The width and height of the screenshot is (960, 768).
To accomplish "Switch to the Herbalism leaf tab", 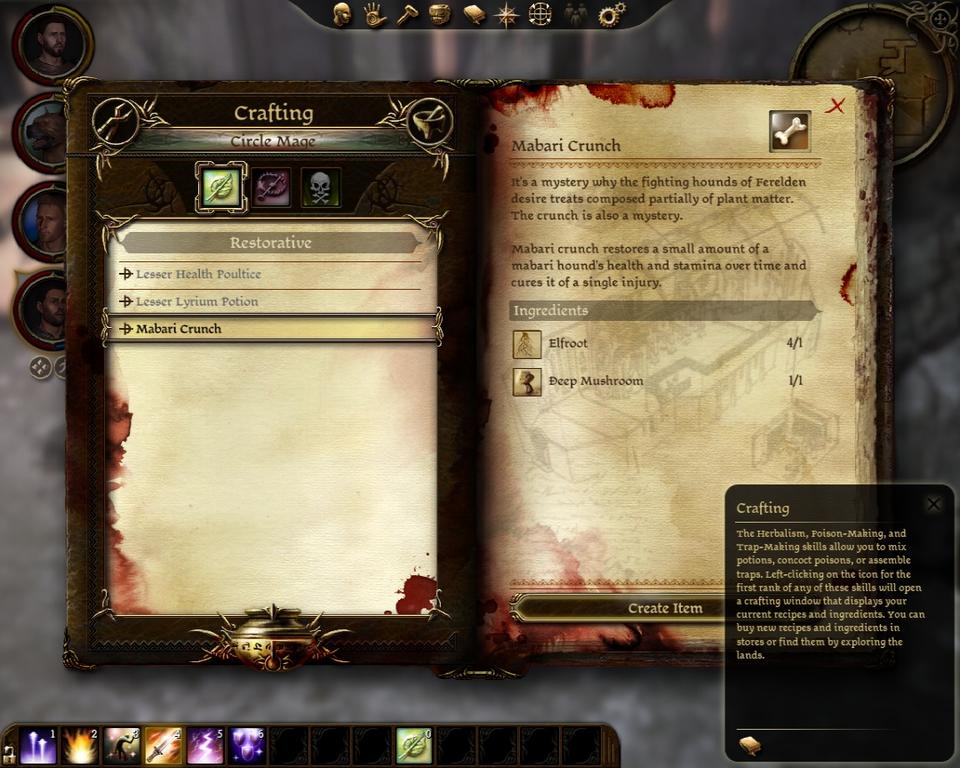I will coord(221,187).
